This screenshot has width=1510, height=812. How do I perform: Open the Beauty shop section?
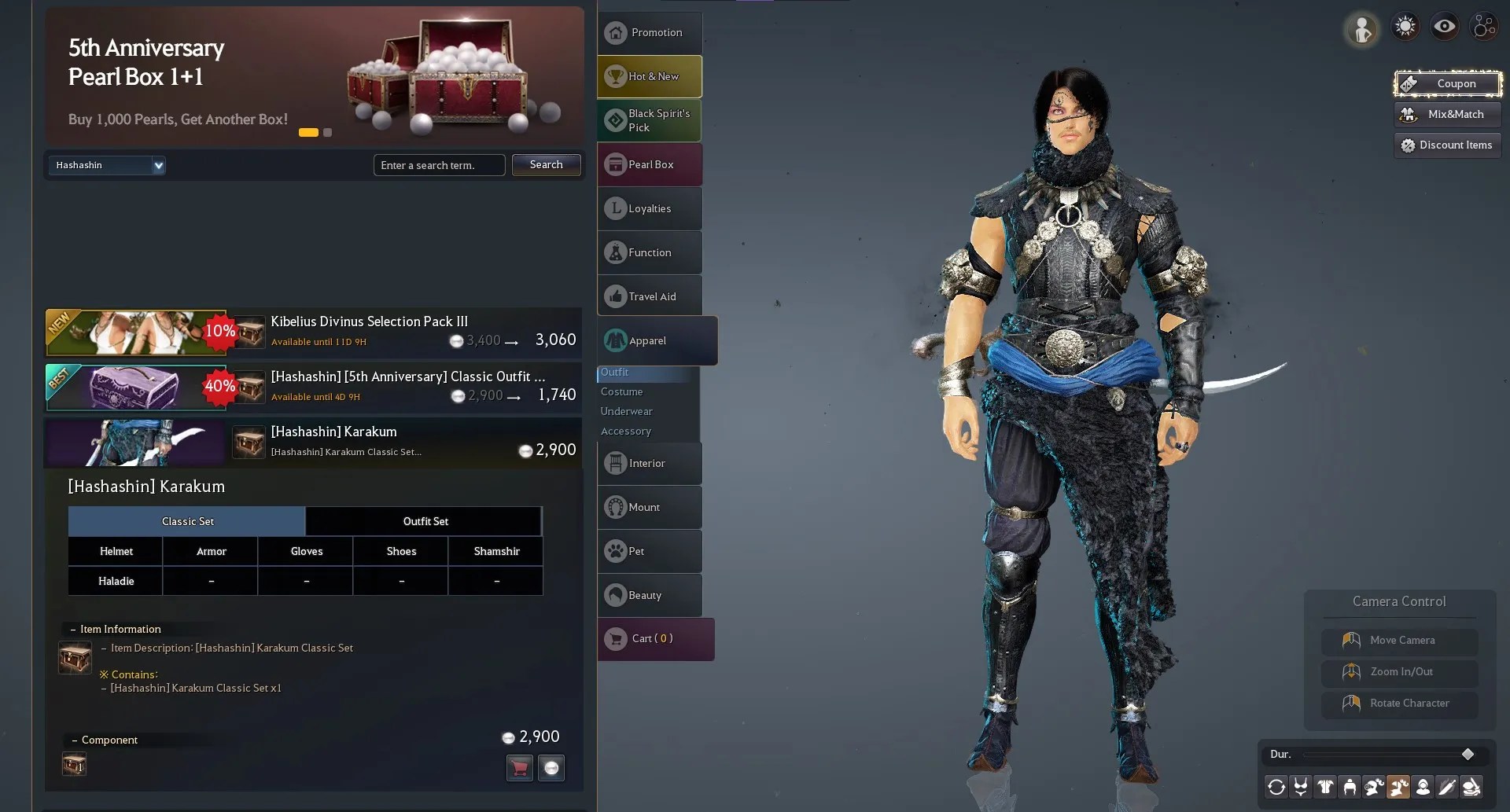tap(650, 595)
